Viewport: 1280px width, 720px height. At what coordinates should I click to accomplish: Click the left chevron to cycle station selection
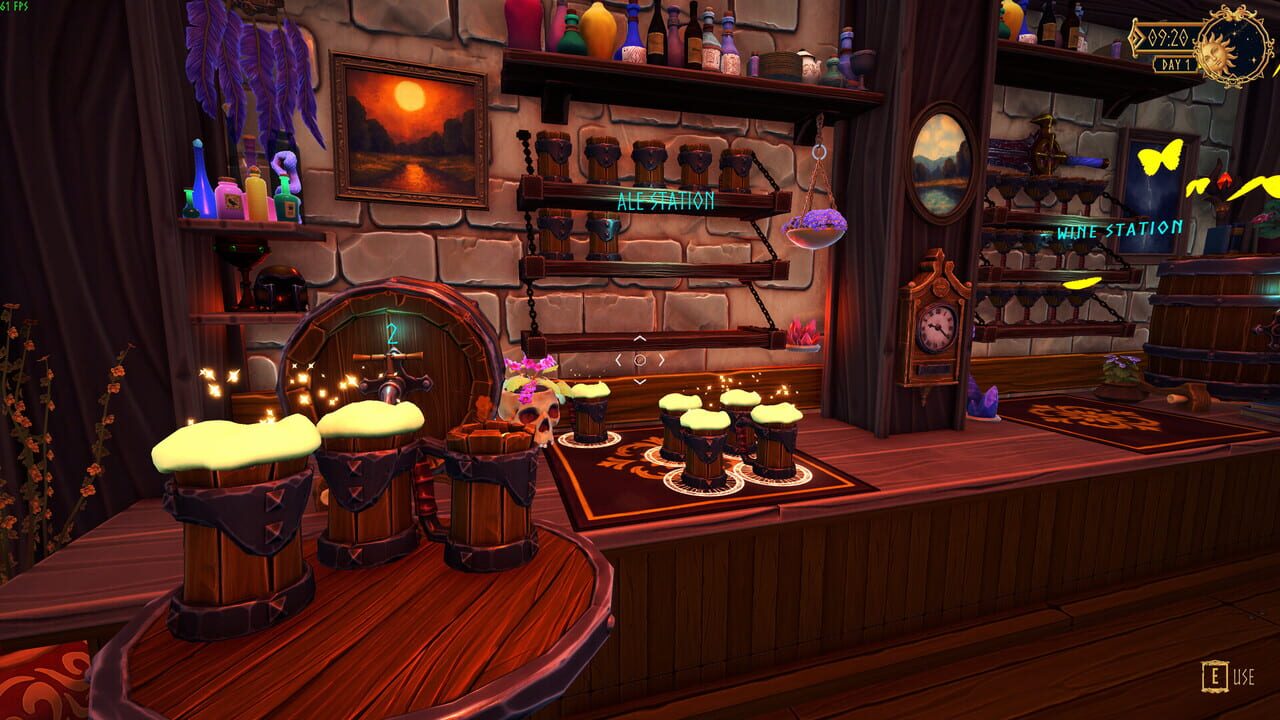coord(619,360)
